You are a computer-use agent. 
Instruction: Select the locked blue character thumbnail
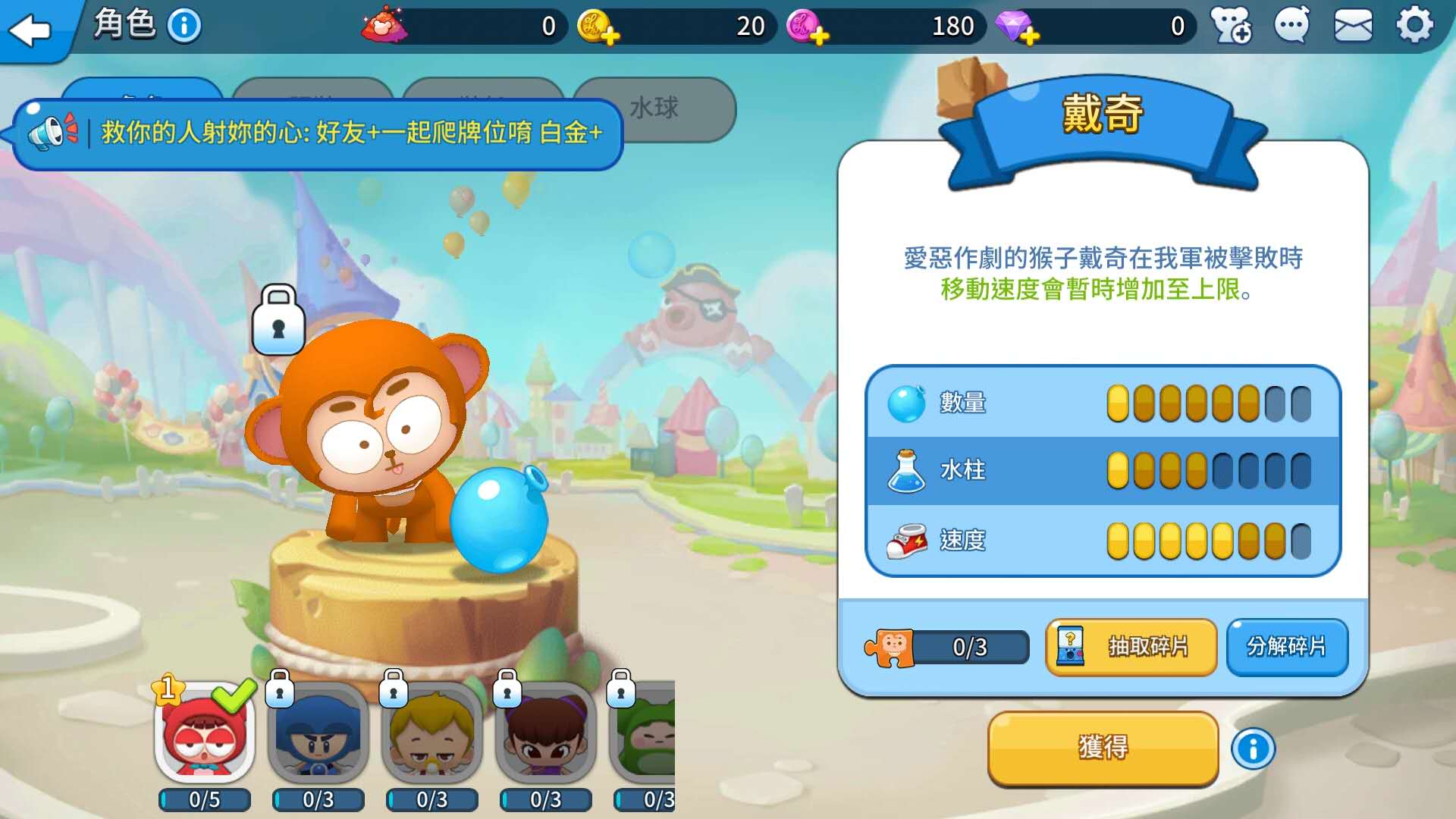(316, 739)
